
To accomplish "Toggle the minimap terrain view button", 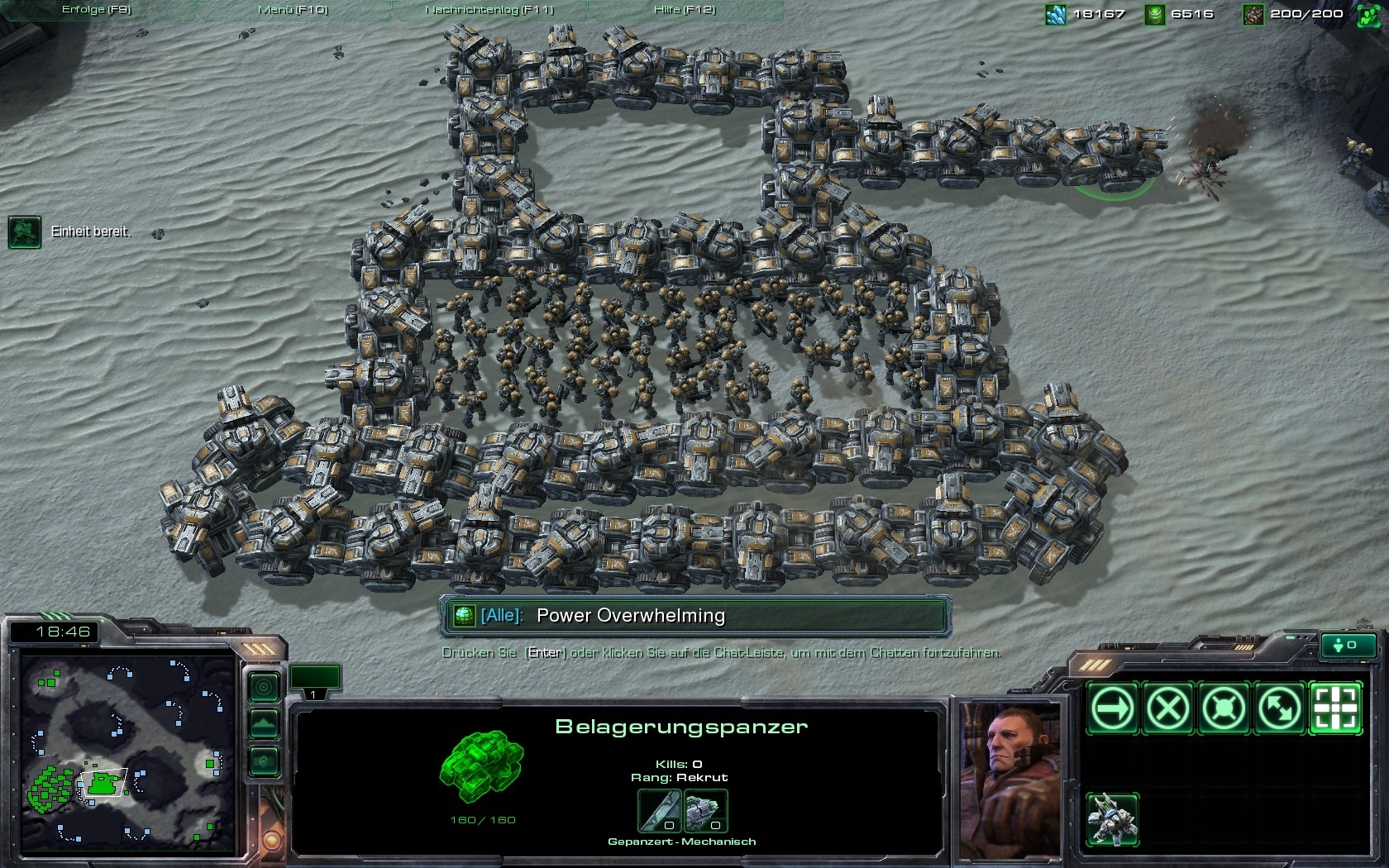I will [264, 724].
